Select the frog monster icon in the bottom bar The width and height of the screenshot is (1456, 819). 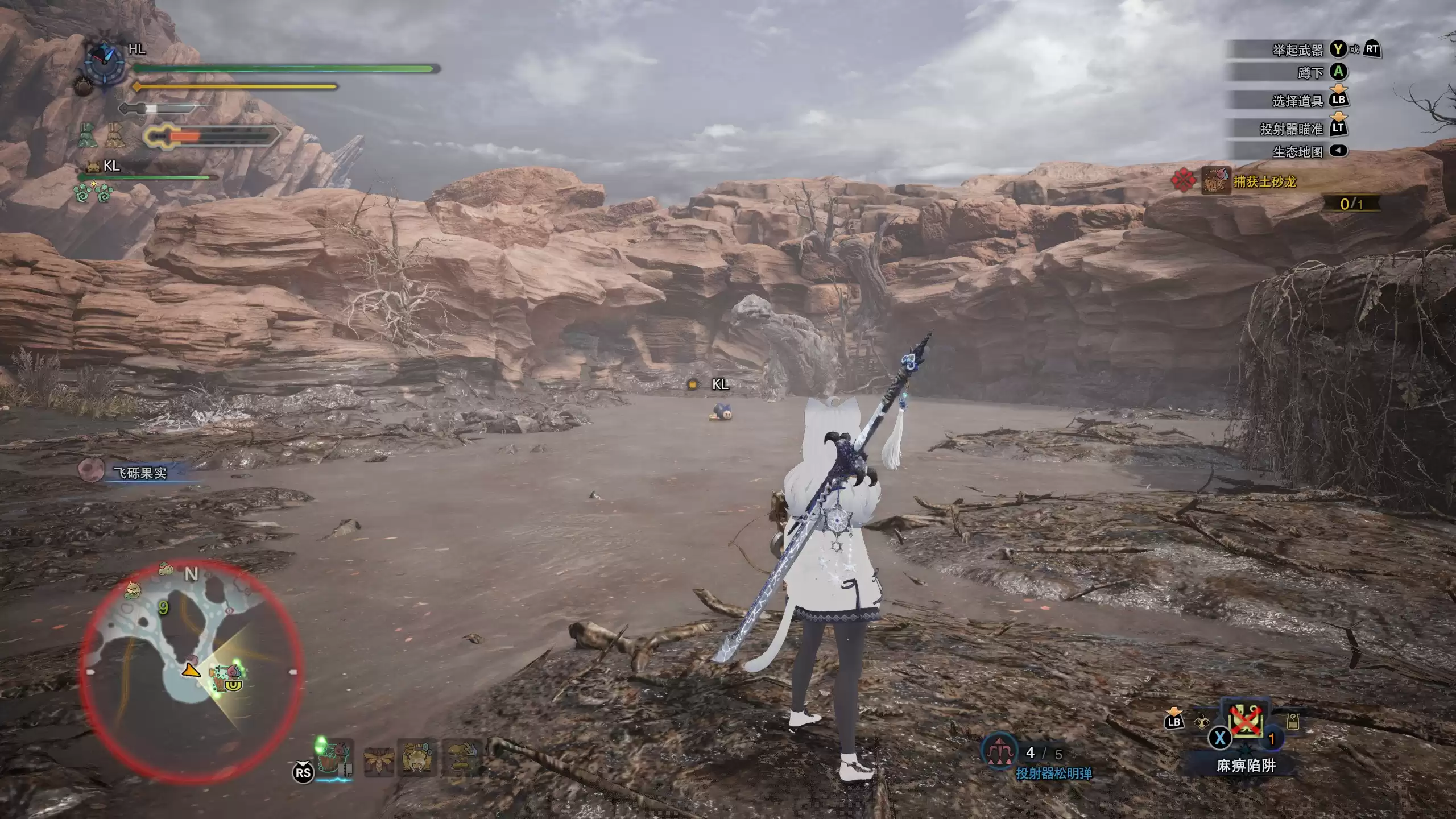coord(419,758)
